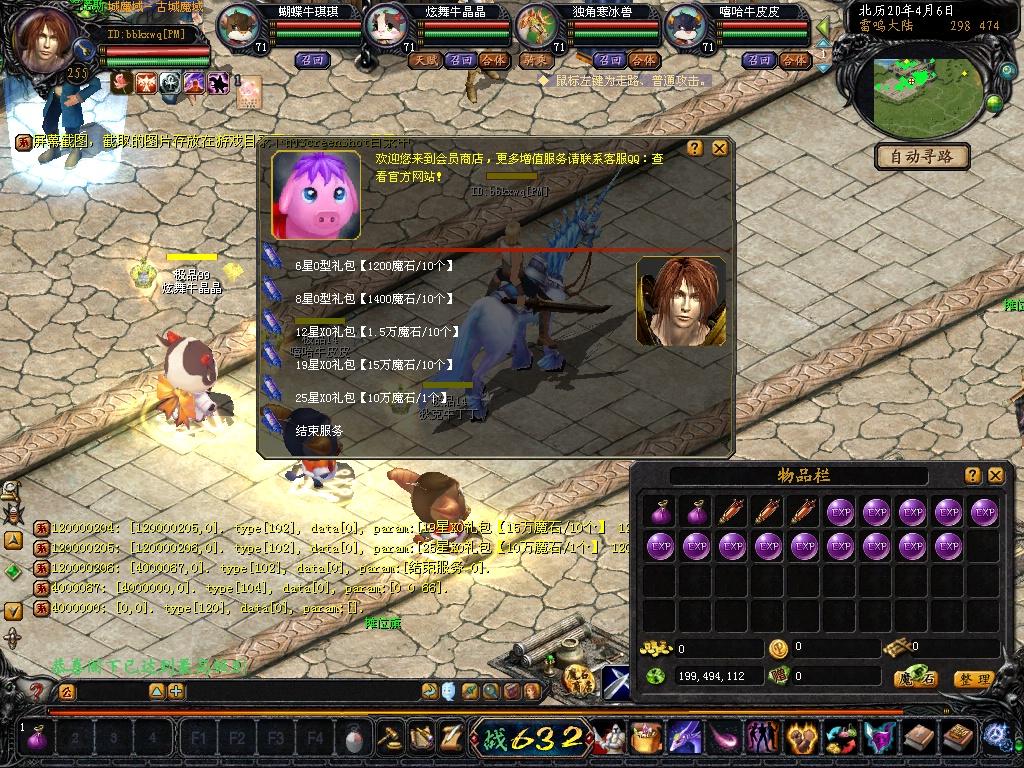Close the 物品栏 inventory window

pyautogui.click(x=995, y=475)
